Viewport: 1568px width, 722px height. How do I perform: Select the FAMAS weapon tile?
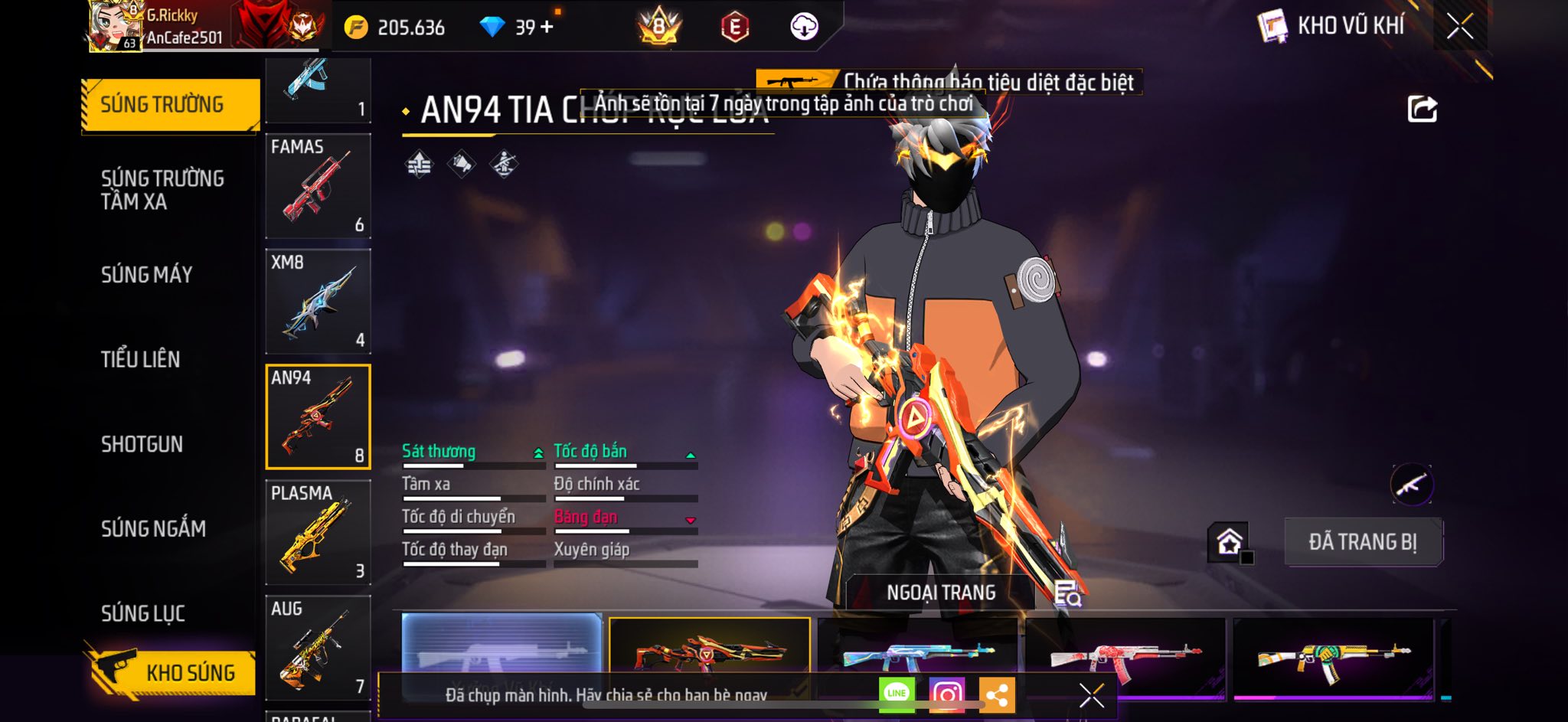tap(318, 186)
